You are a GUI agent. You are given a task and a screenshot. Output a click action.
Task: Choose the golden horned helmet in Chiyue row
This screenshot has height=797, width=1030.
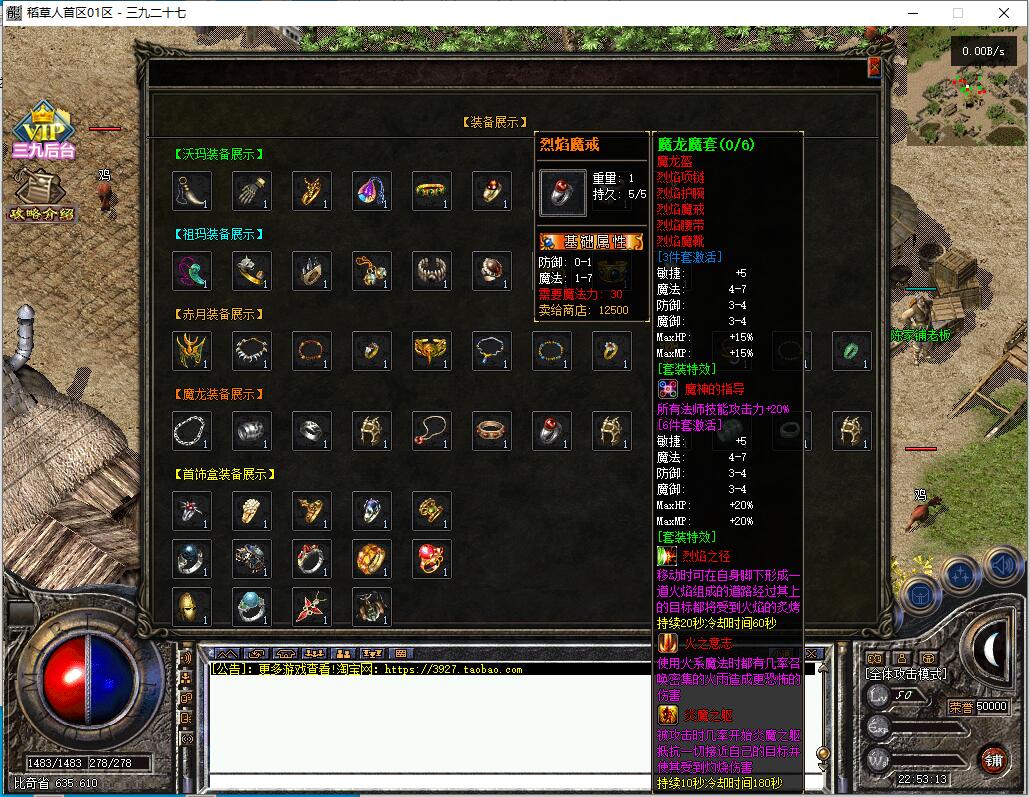point(191,351)
